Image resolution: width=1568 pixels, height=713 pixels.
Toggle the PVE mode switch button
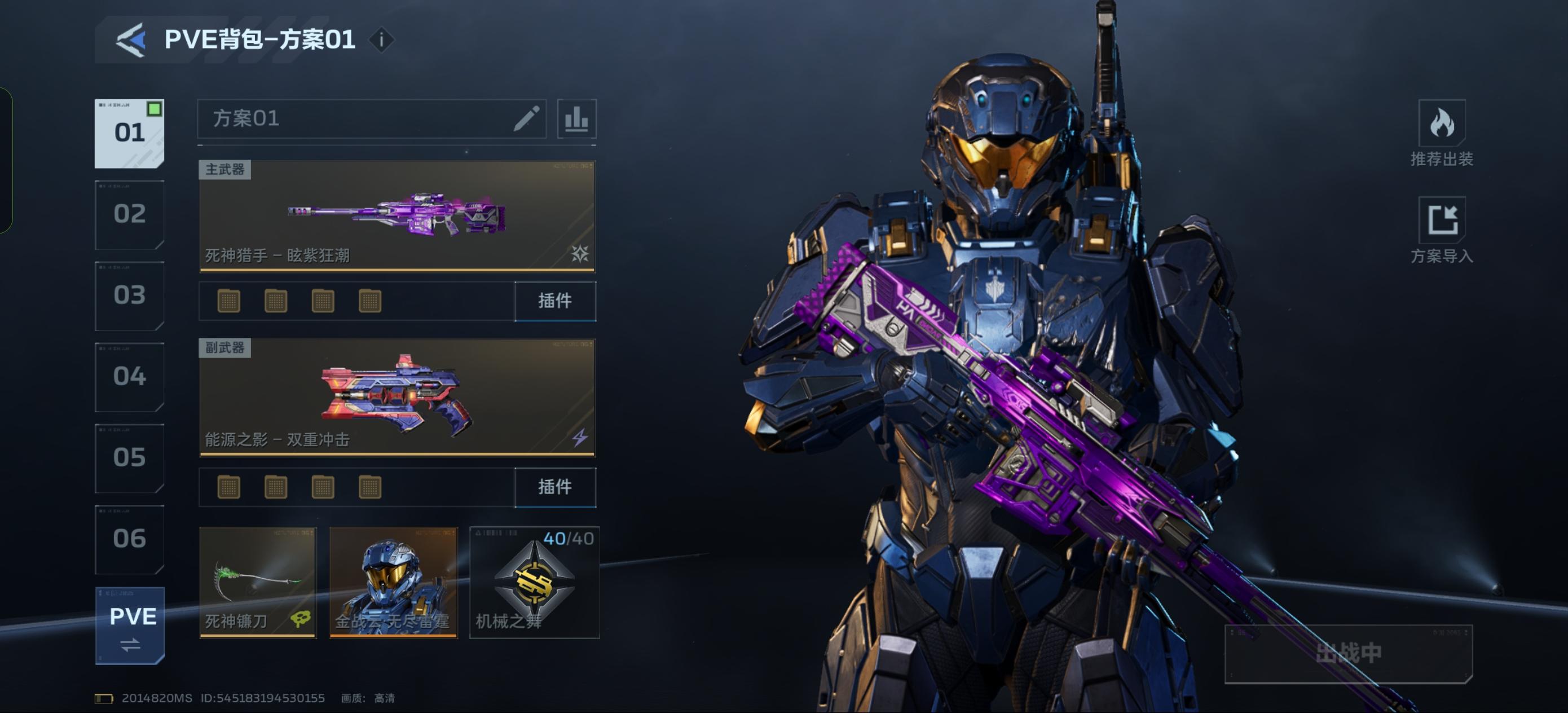130,626
